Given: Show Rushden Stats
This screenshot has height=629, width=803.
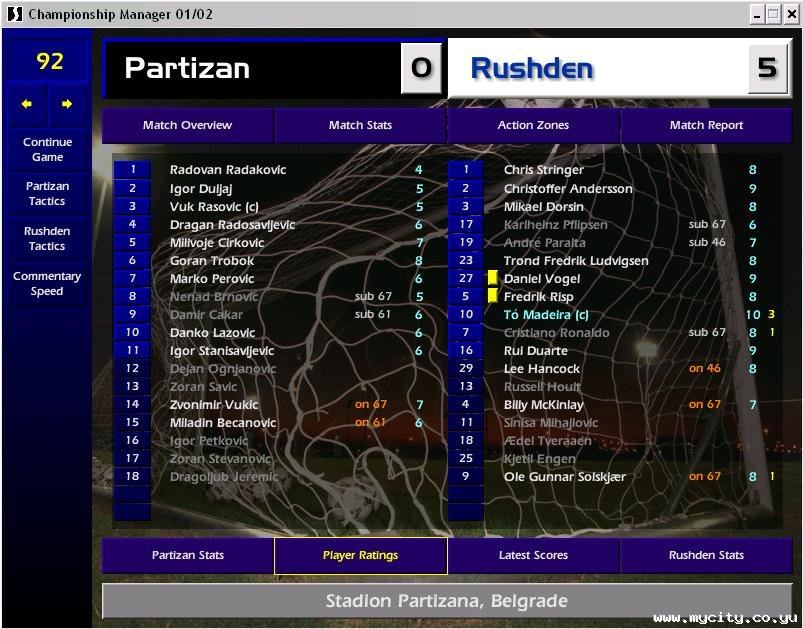Looking at the screenshot, I should pyautogui.click(x=706, y=556).
